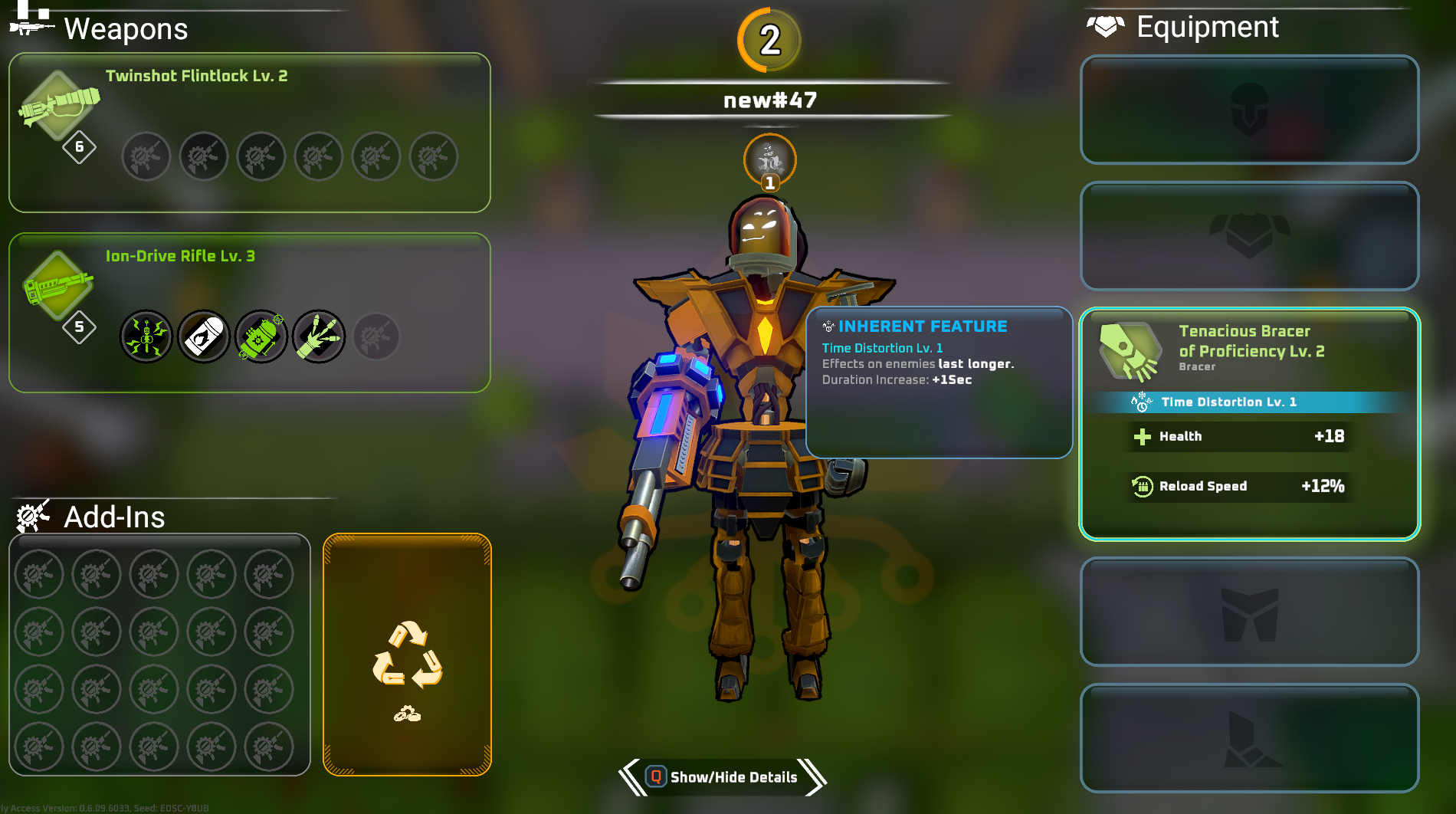
Task: Choose the empty leg armor equipment slot
Action: (1249, 612)
